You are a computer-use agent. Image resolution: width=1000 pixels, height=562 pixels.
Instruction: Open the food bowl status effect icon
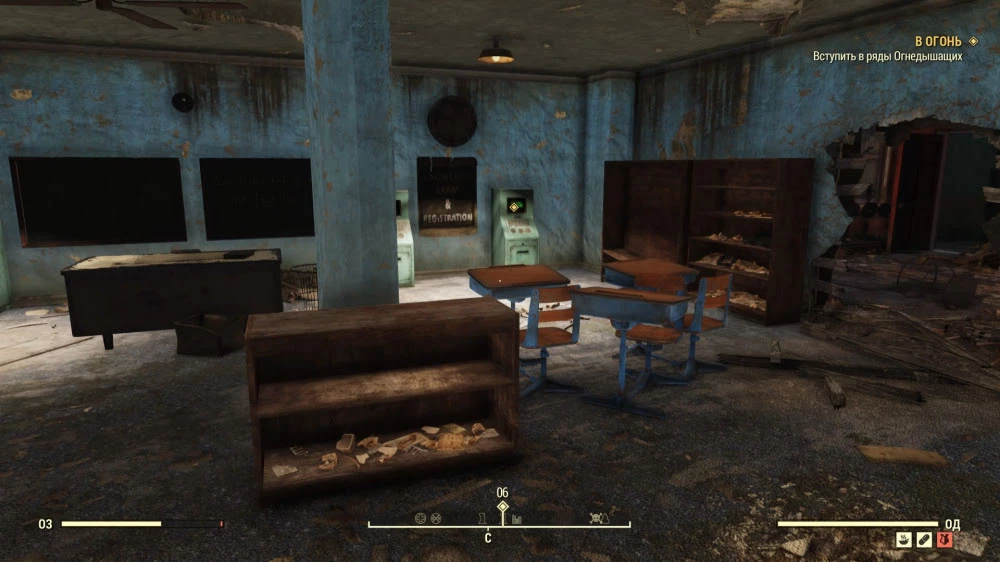(x=903, y=540)
